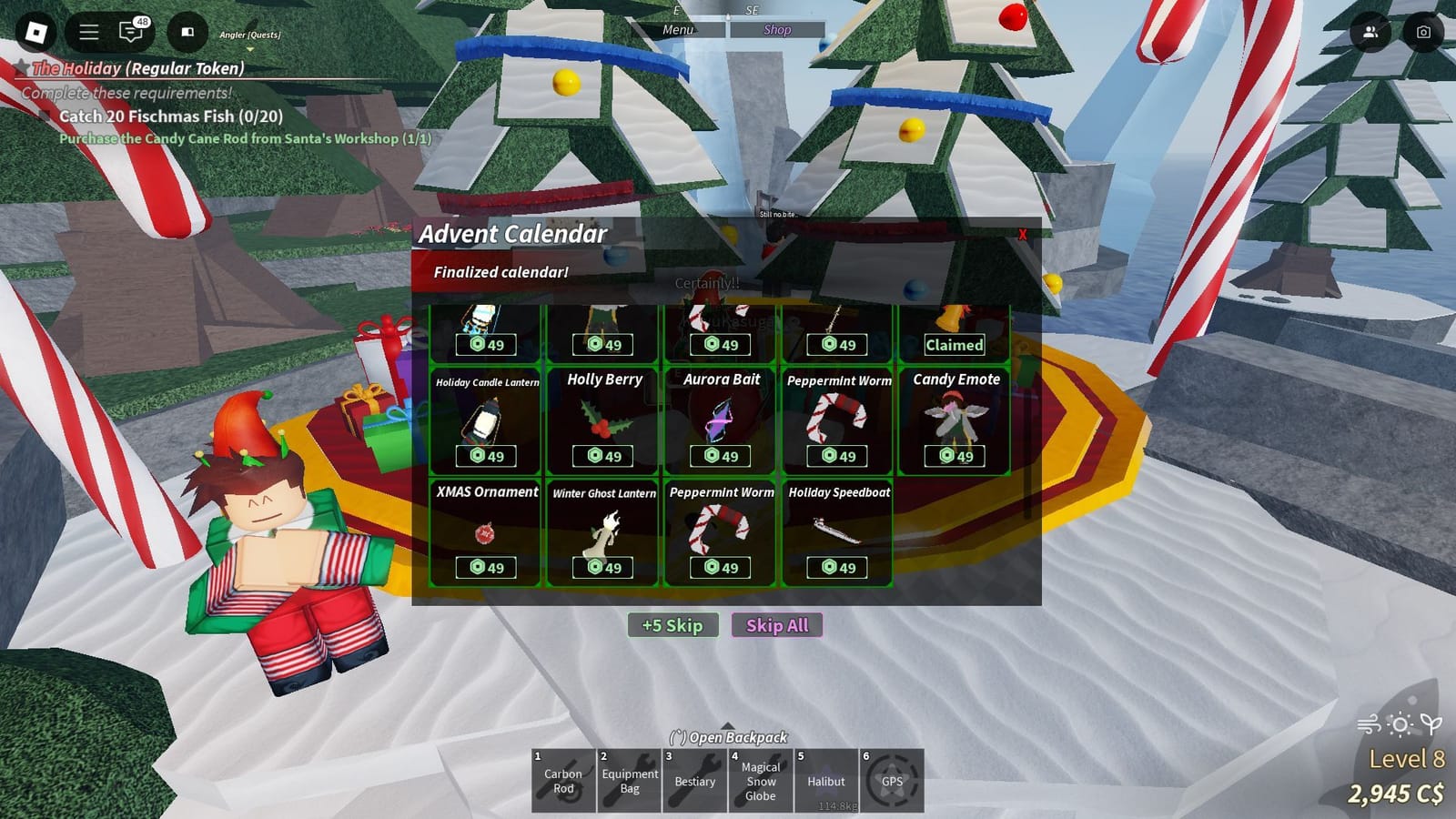Viewport: 1456px width, 819px height.
Task: Open chat showing 48 unread messages
Action: (x=130, y=33)
